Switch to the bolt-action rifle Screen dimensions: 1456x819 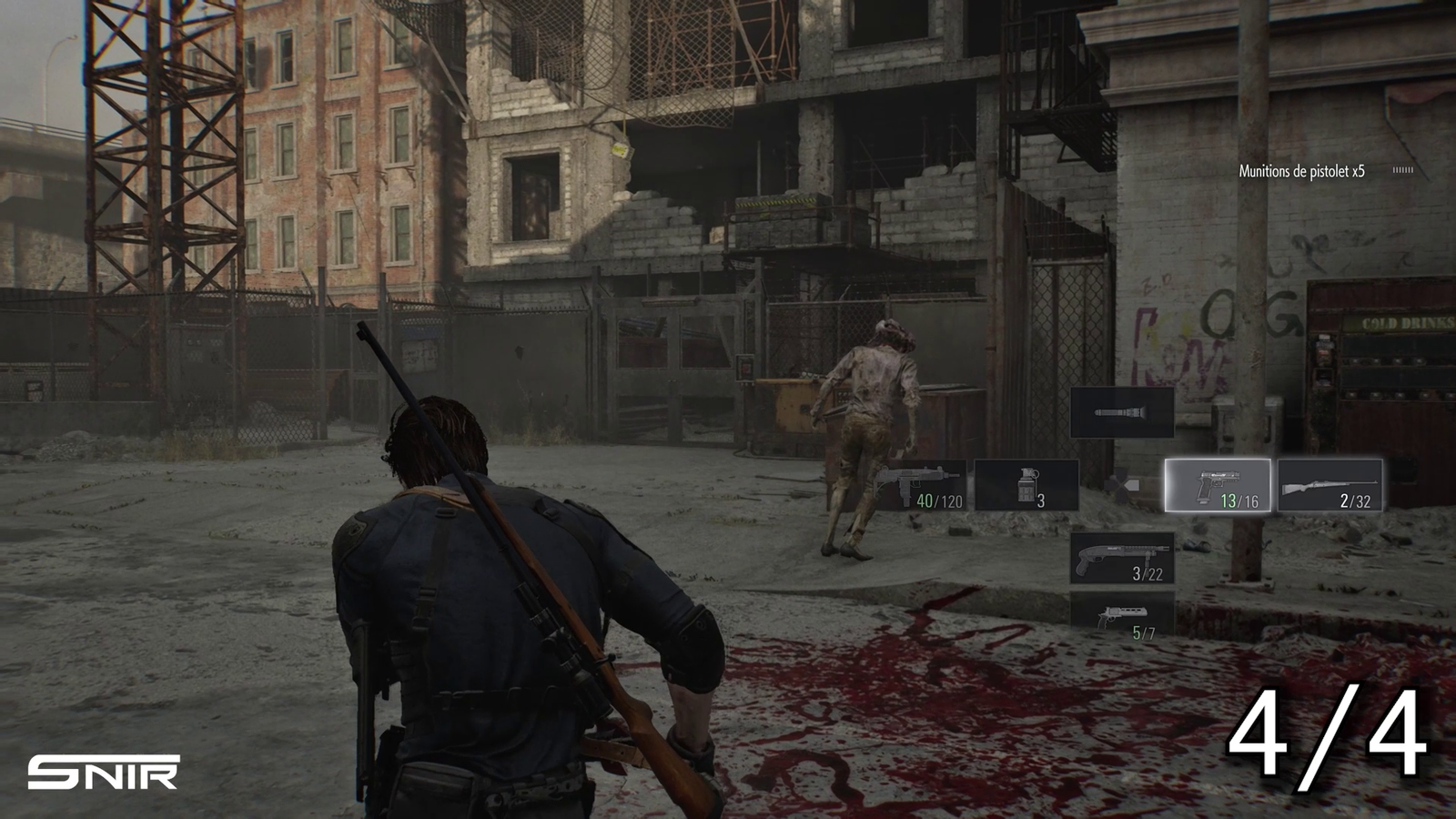pyautogui.click(x=1330, y=485)
